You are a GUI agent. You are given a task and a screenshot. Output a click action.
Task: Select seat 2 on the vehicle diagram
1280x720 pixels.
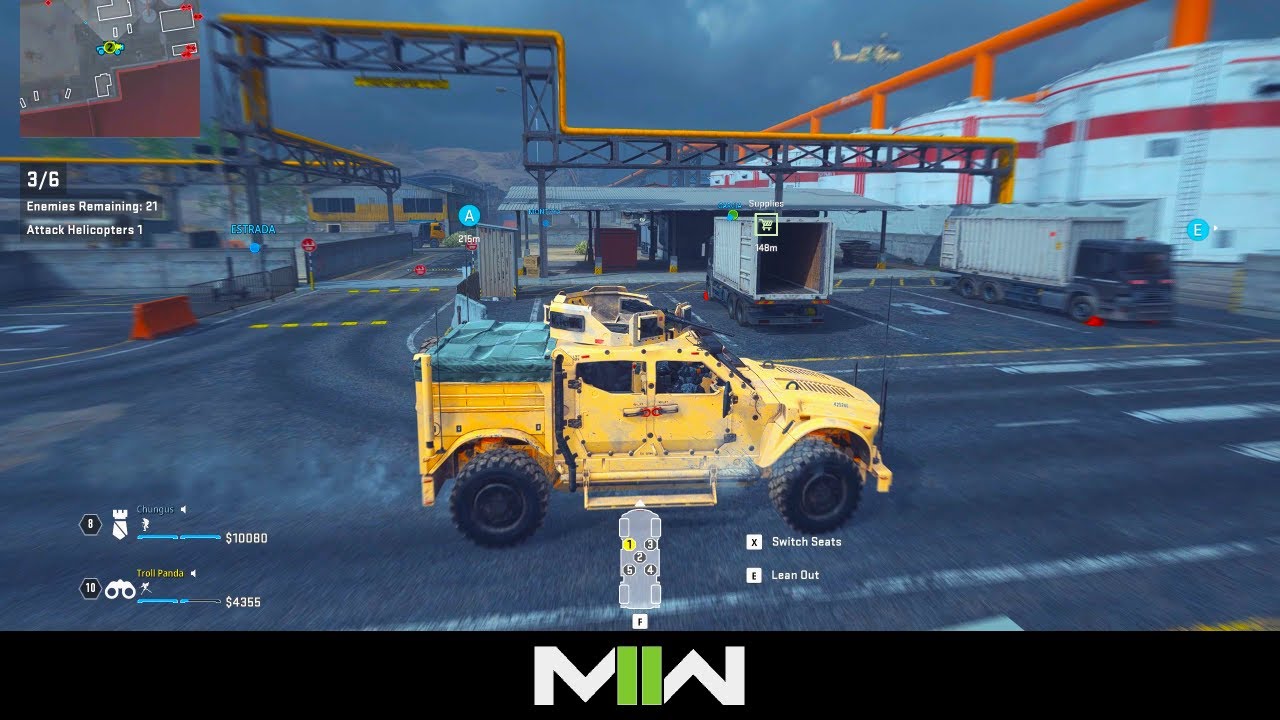click(x=640, y=557)
